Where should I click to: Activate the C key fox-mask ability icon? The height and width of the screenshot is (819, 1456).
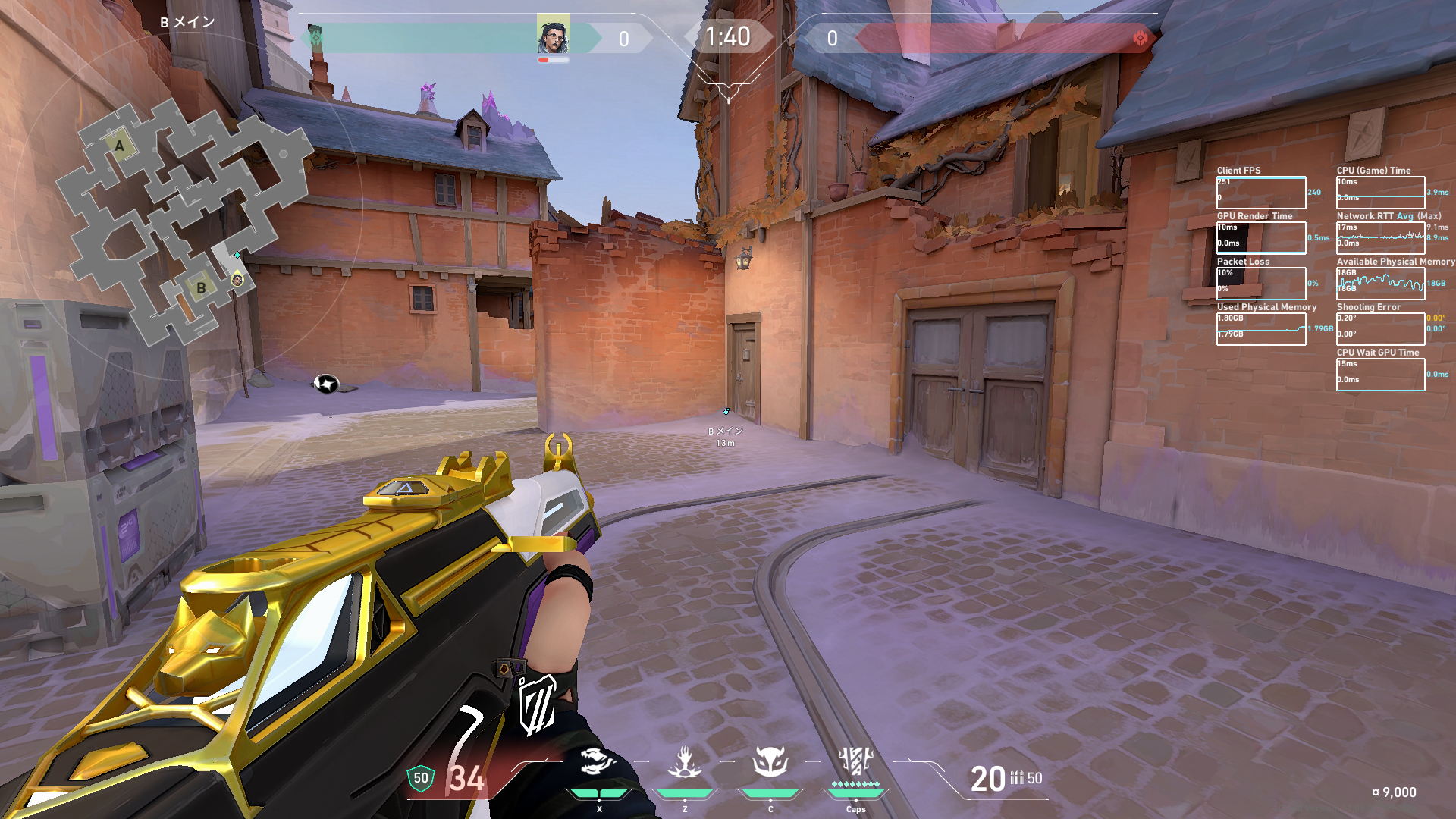(x=770, y=762)
